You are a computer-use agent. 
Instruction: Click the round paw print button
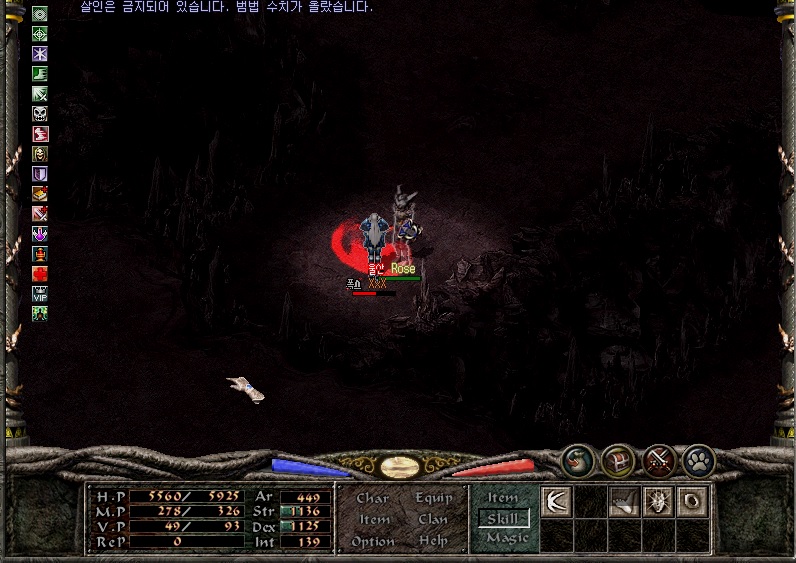pyautogui.click(x=699, y=460)
